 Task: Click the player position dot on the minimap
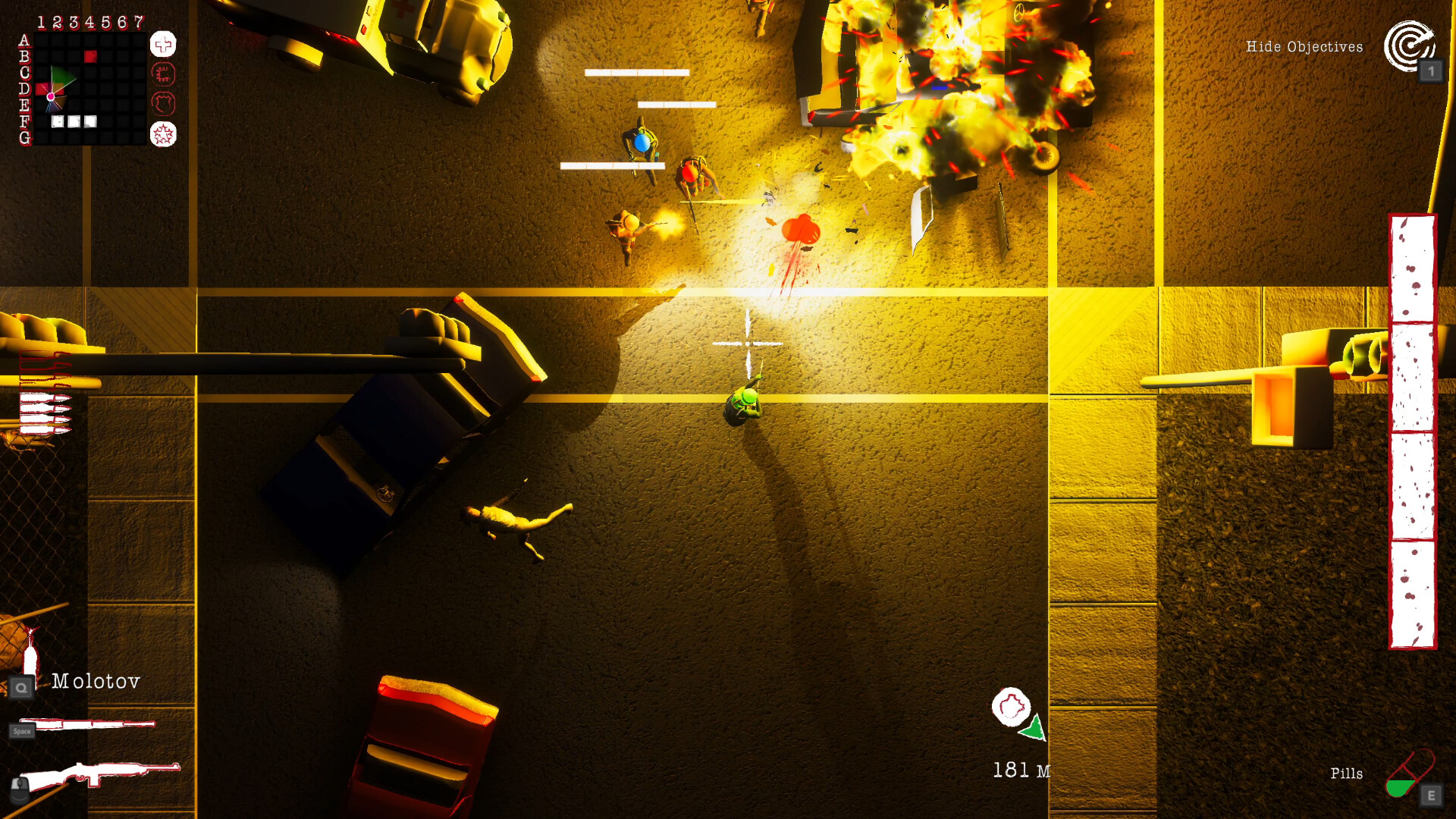point(51,97)
